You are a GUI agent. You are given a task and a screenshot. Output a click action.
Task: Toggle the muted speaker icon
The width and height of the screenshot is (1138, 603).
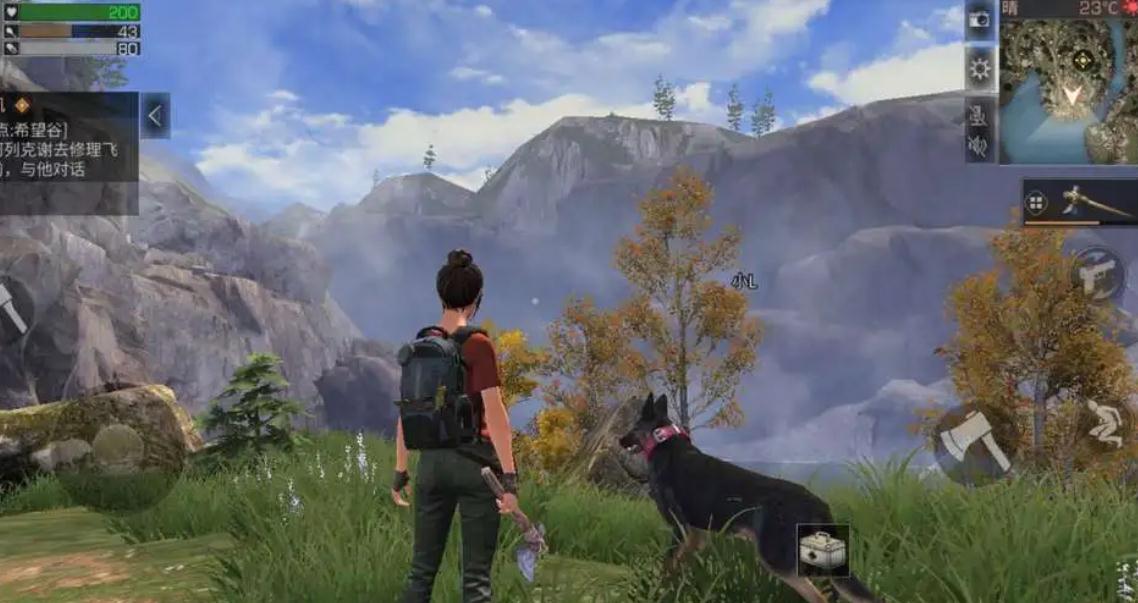[979, 148]
